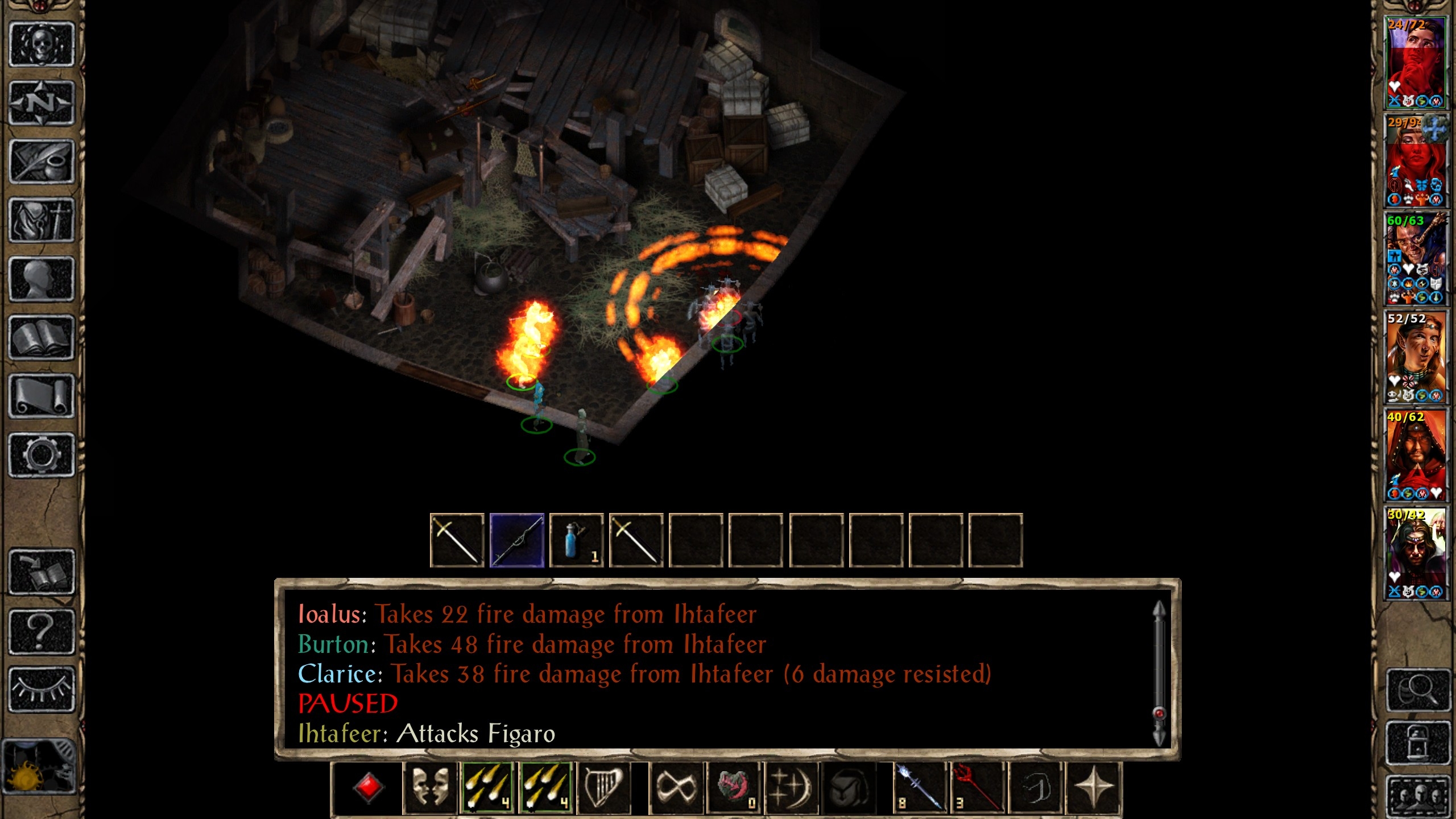Show the character record head-silhouette button
Image resolution: width=1456 pixels, height=819 pixels.
tap(42, 279)
